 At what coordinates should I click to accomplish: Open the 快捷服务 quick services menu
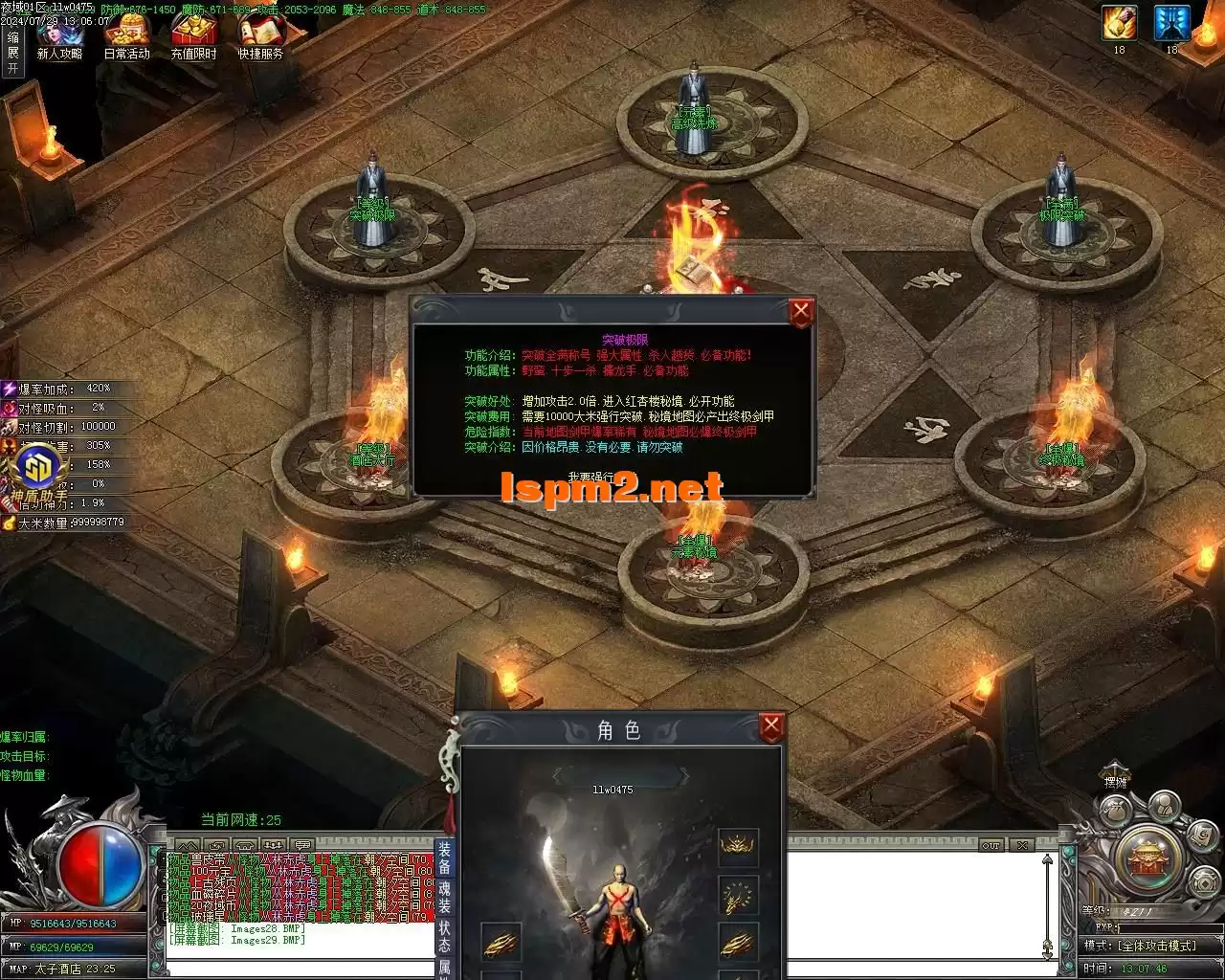pyautogui.click(x=260, y=36)
